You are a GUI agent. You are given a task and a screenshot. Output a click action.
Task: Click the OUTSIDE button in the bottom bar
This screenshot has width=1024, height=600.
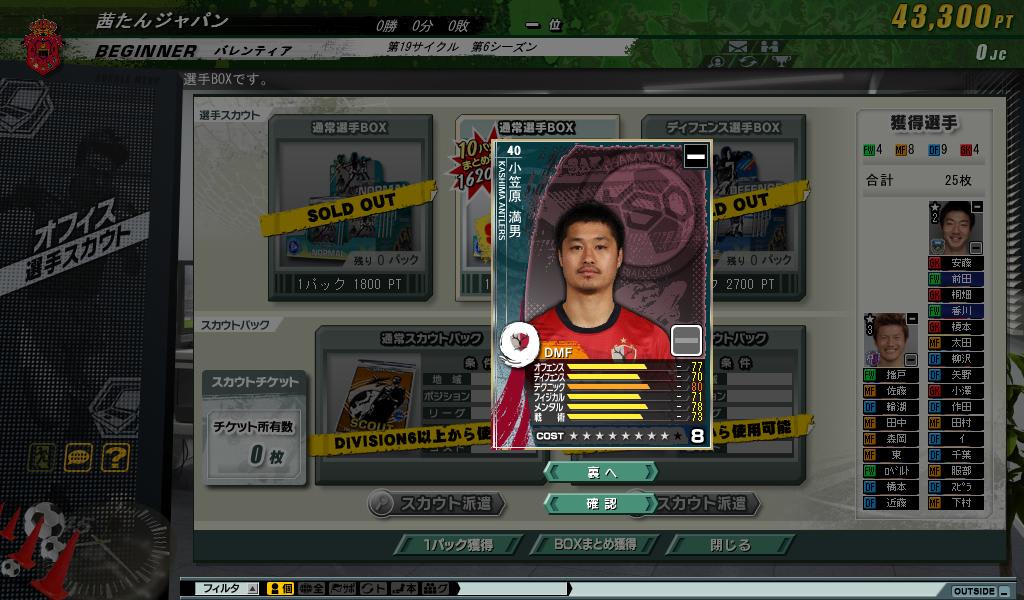(973, 590)
